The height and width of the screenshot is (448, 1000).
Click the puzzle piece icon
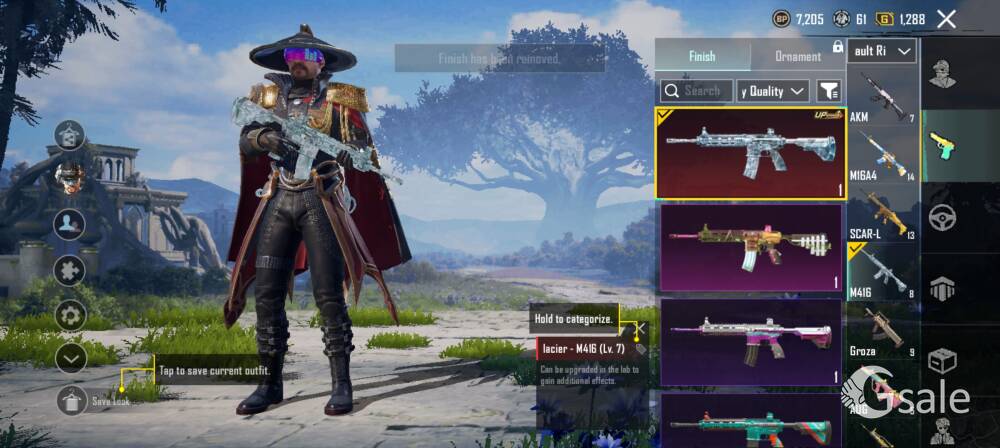70,270
